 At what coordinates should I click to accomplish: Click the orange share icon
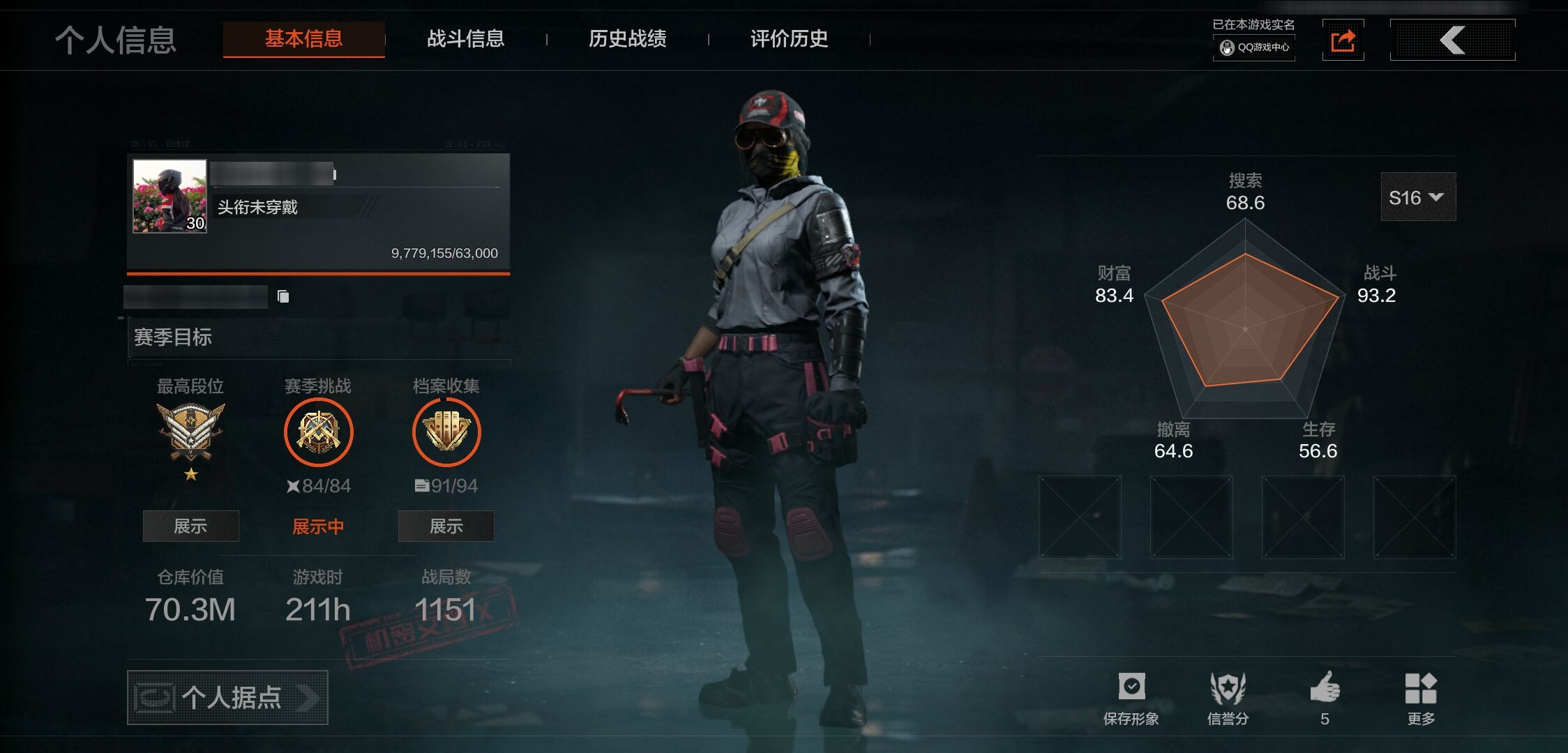tap(1343, 40)
